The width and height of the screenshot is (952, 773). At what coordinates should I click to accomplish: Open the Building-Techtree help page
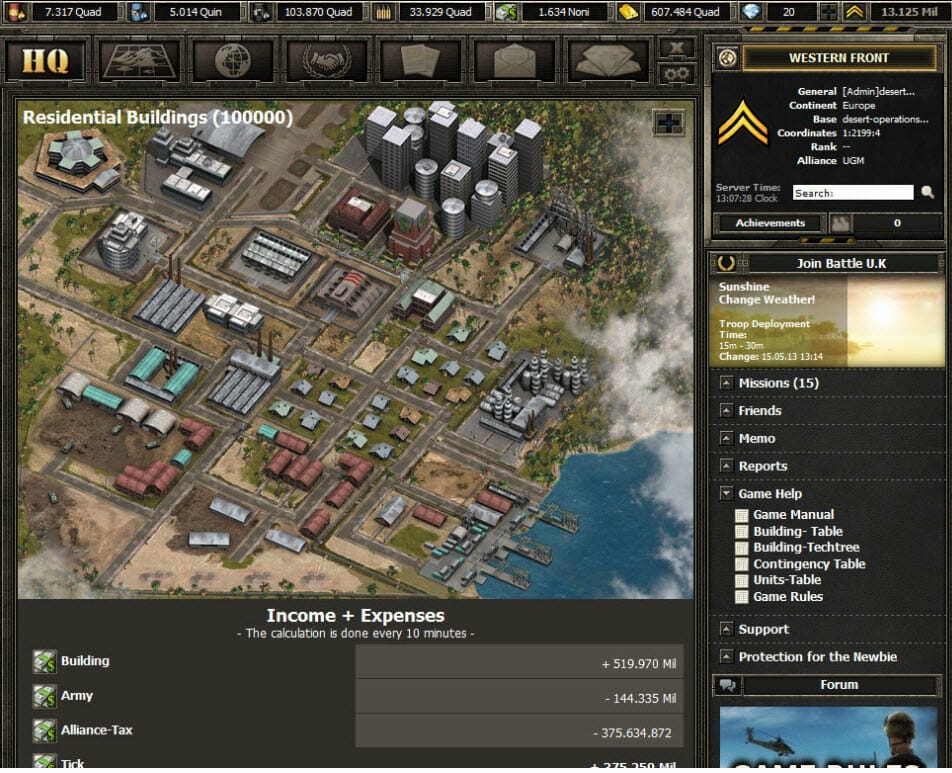click(806, 548)
